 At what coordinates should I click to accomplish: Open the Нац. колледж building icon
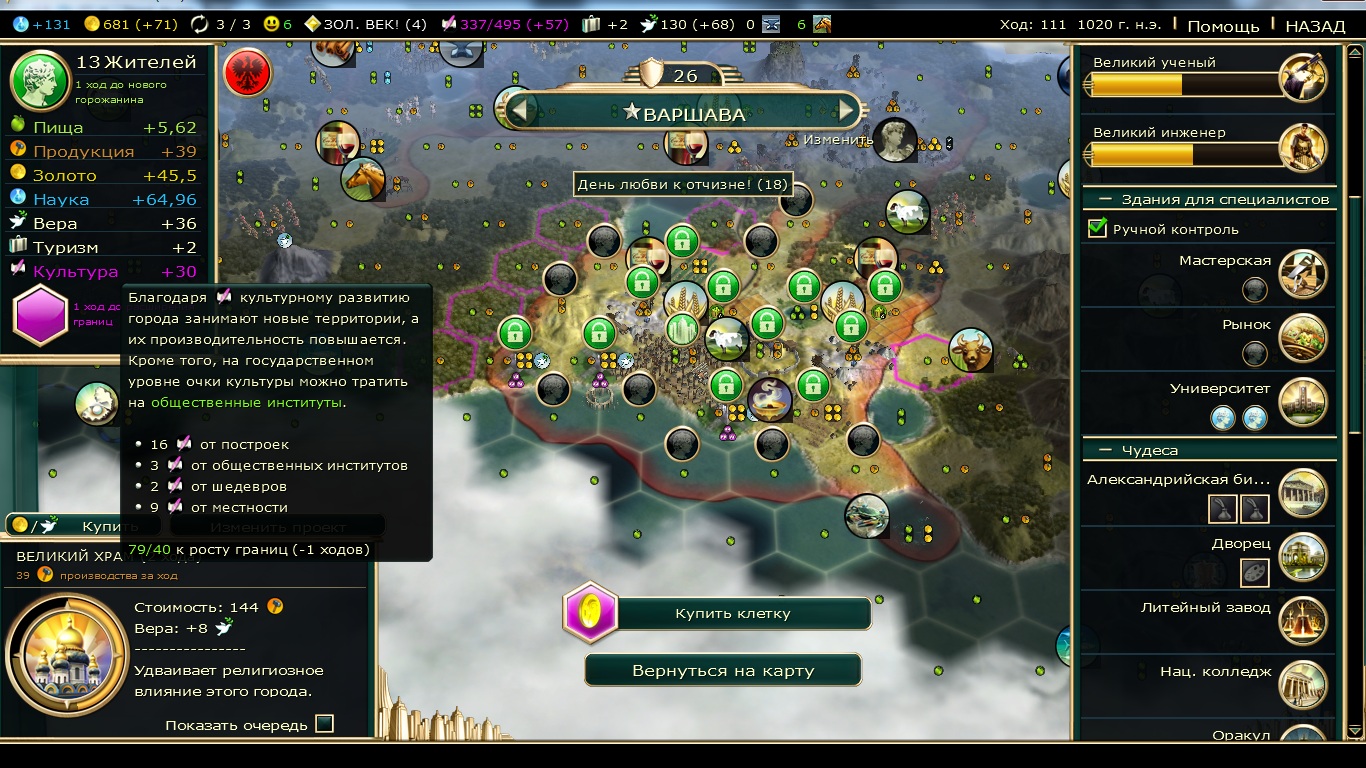pyautogui.click(x=1302, y=685)
